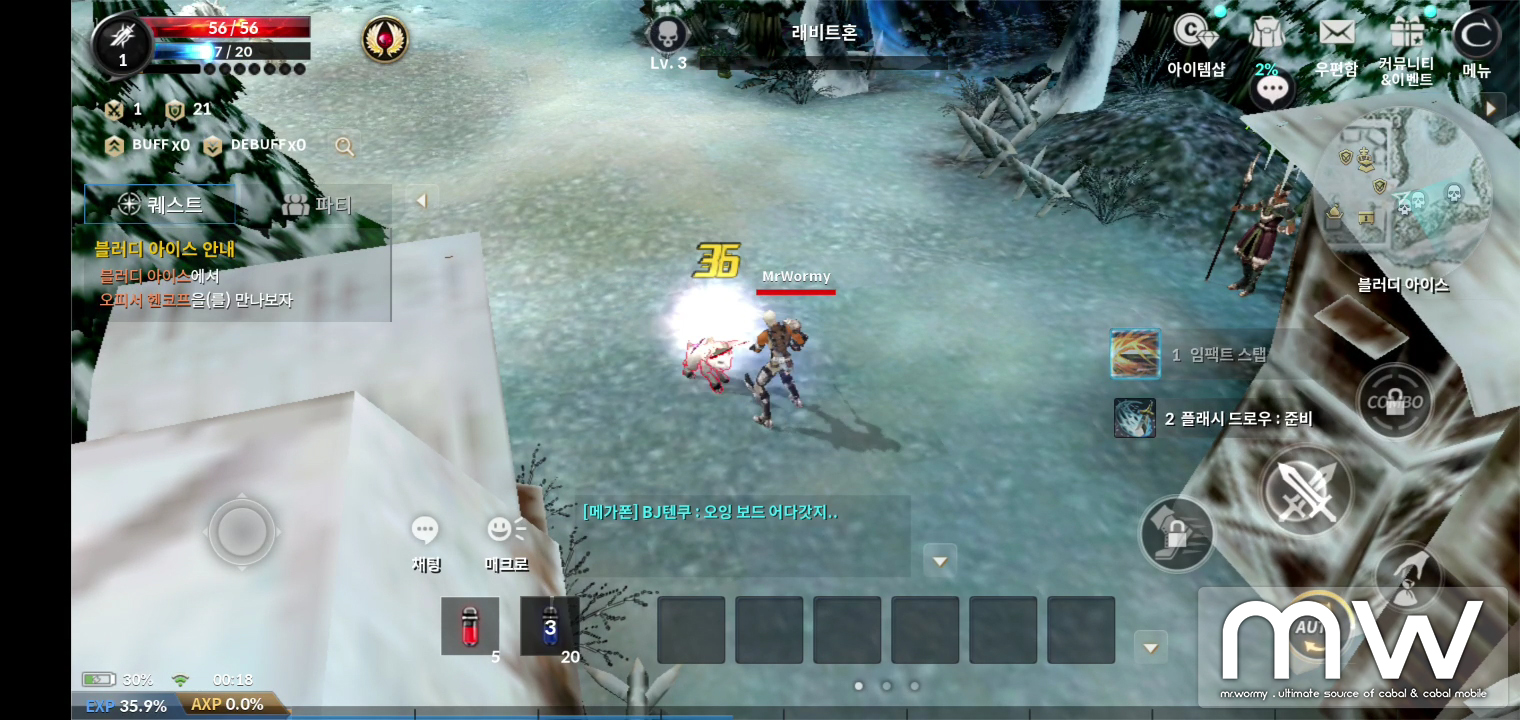Attack with the crossed swords button
This screenshot has height=720, width=1520.
(x=1306, y=491)
